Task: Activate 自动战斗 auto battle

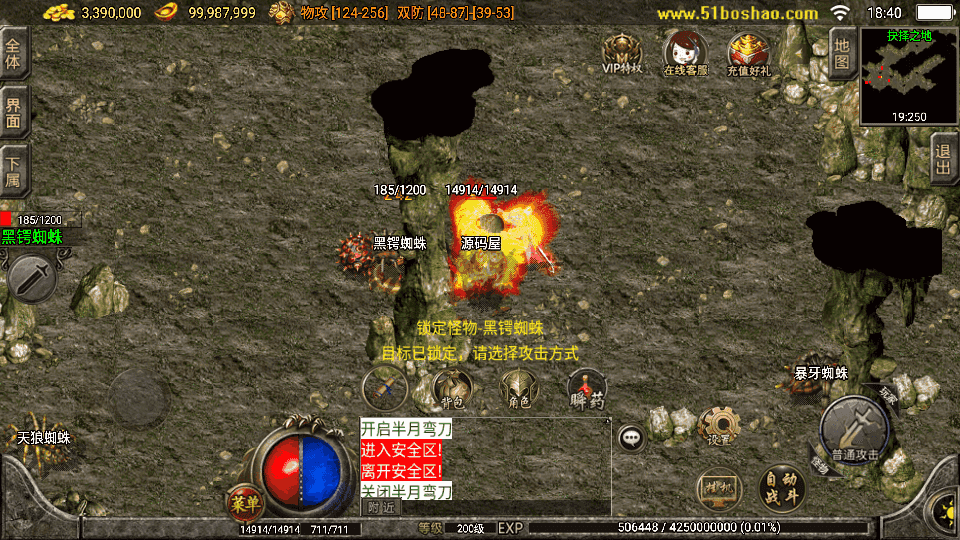Action: coord(782,487)
